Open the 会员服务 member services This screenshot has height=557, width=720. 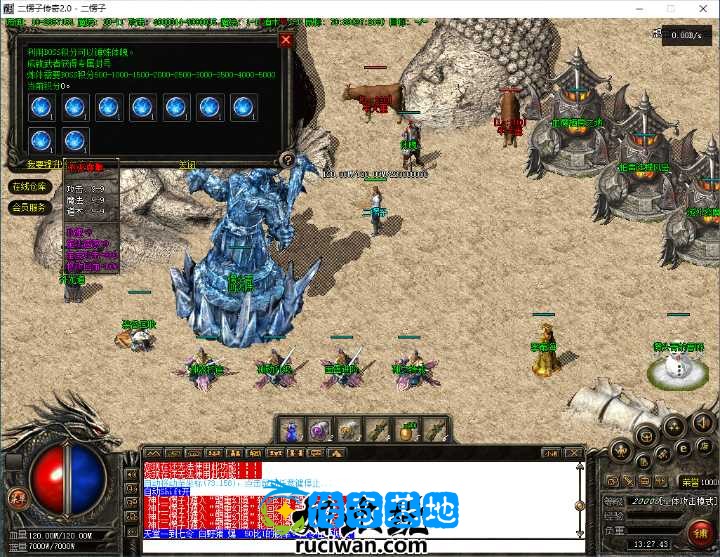click(x=29, y=208)
